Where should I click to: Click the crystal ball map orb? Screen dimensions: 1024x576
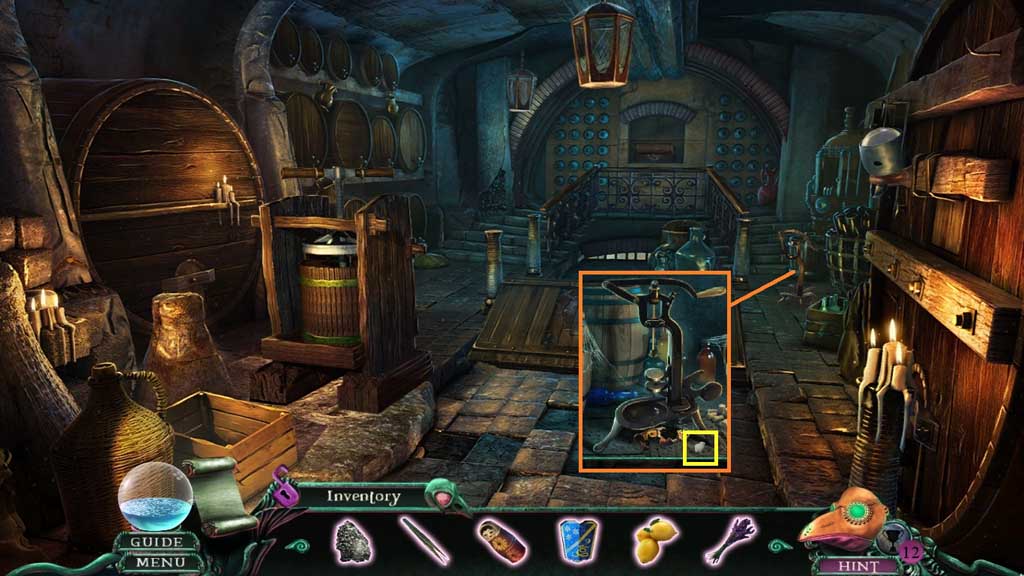click(x=155, y=496)
